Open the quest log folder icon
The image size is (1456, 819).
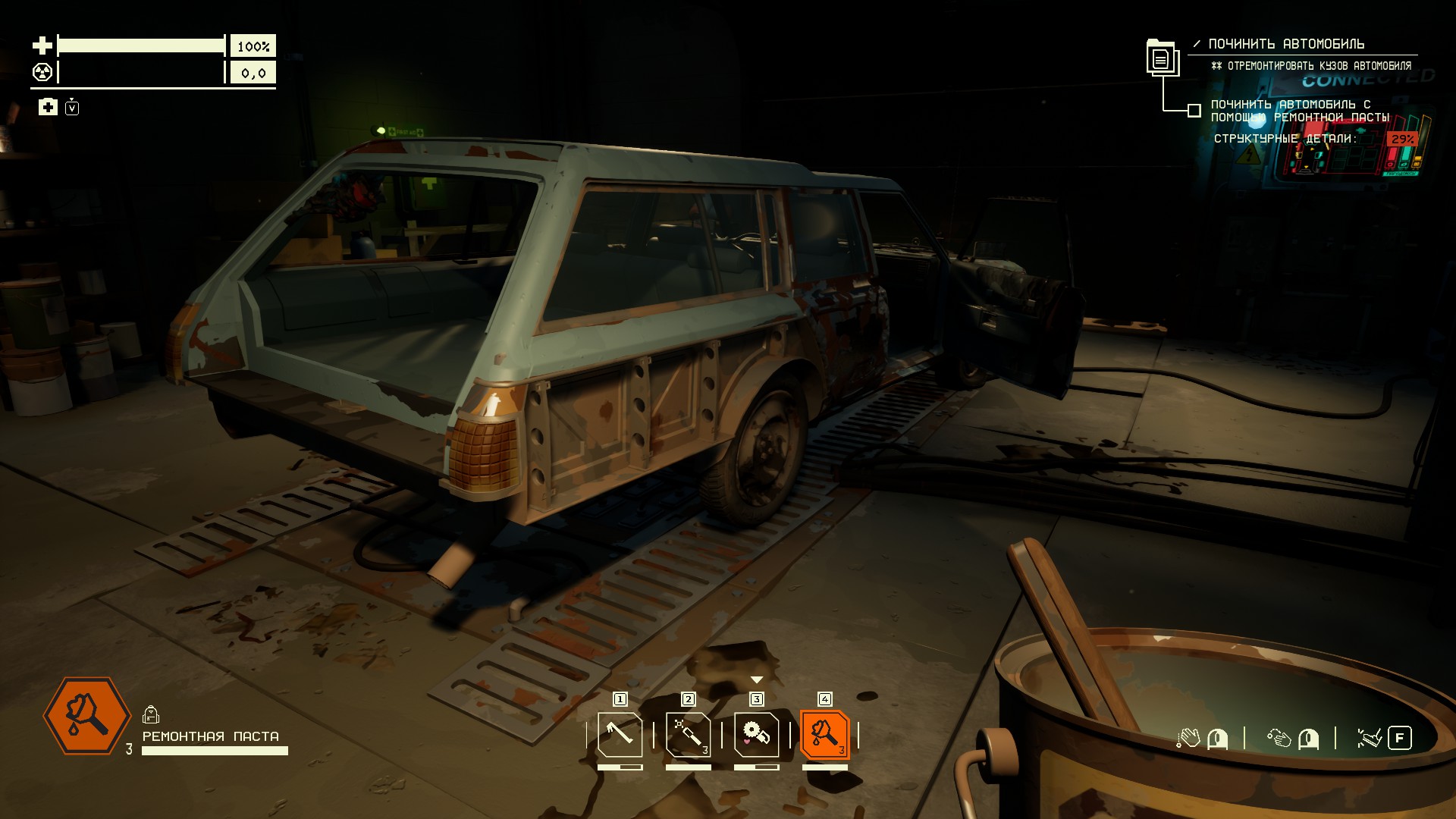[x=1161, y=57]
